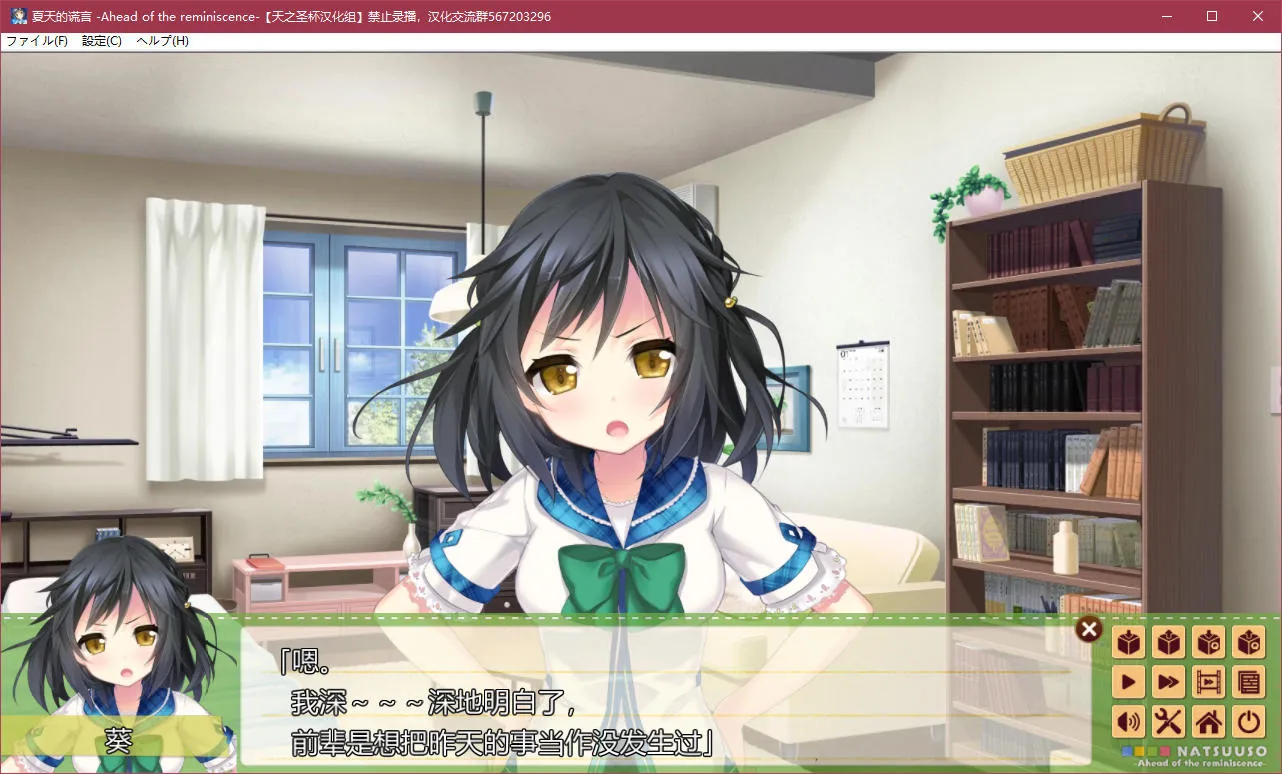
Task: Hide the dialogue box with the X button
Action: pos(1088,629)
